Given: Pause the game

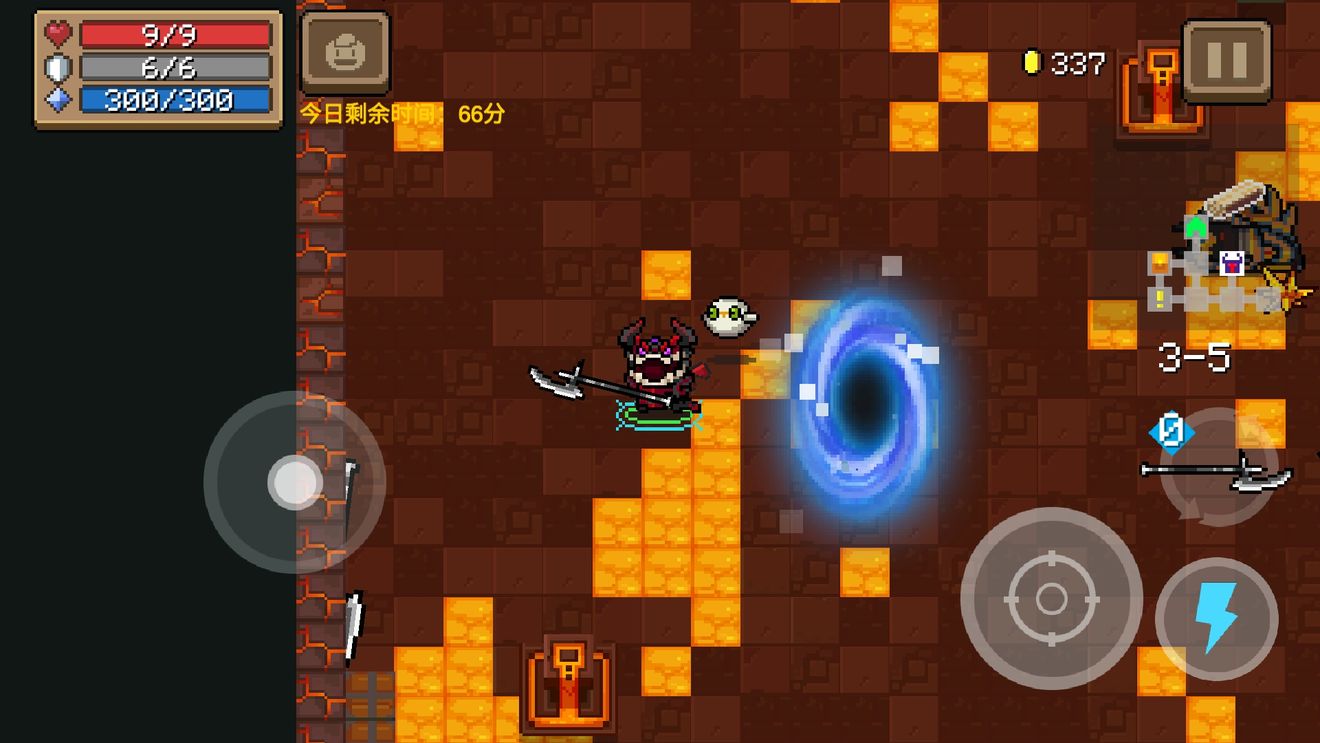Looking at the screenshot, I should pos(1226,61).
